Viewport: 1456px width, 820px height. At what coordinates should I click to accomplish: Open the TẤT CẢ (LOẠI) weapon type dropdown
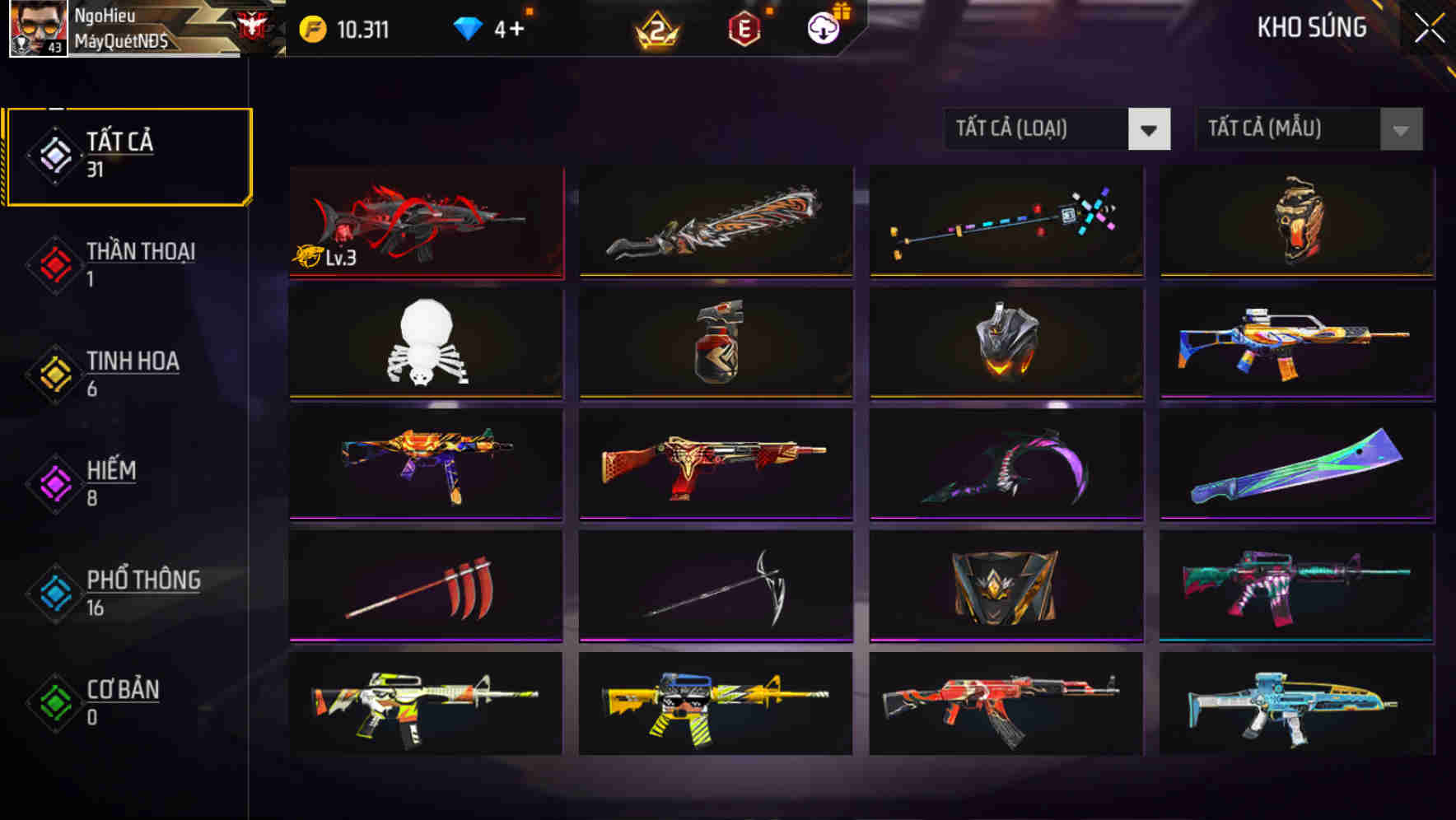tap(1057, 129)
